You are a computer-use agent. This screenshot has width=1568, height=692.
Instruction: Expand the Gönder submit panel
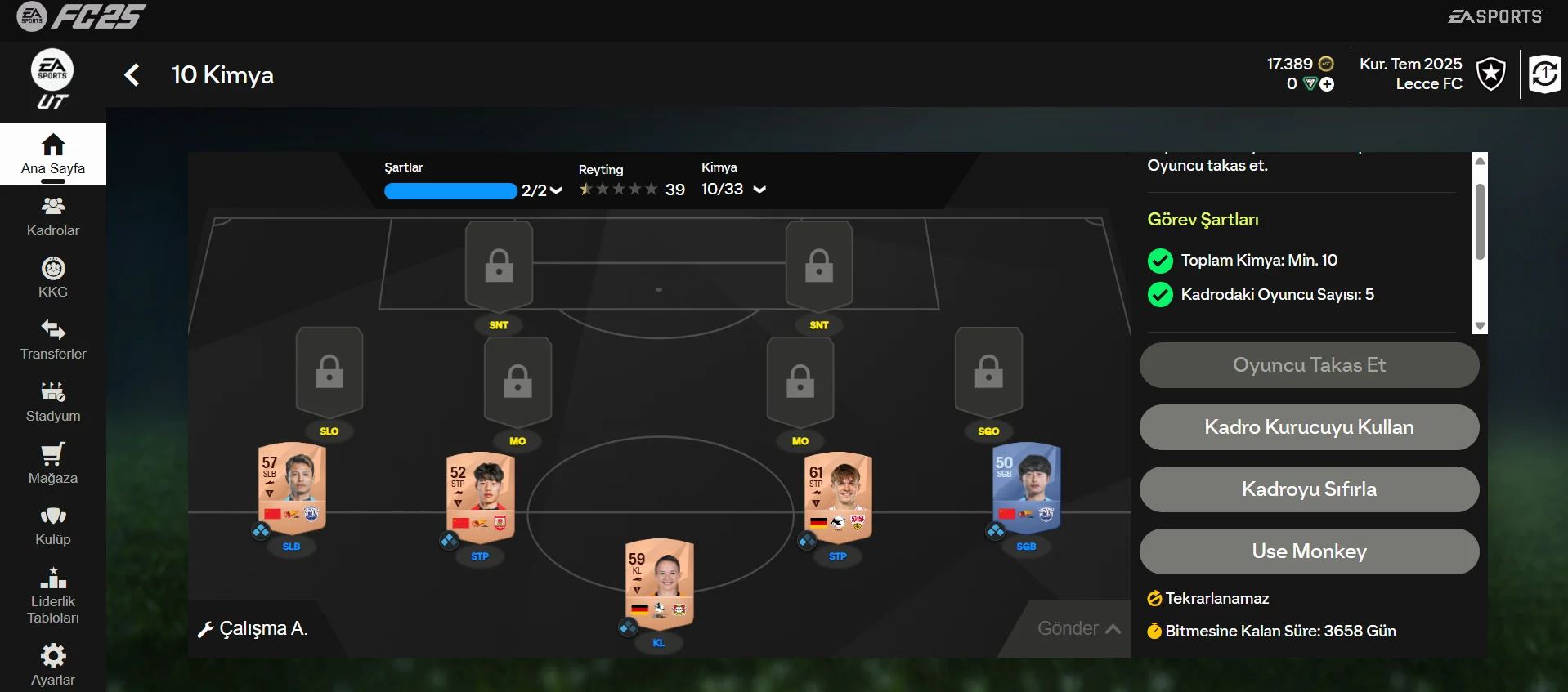tap(1078, 628)
